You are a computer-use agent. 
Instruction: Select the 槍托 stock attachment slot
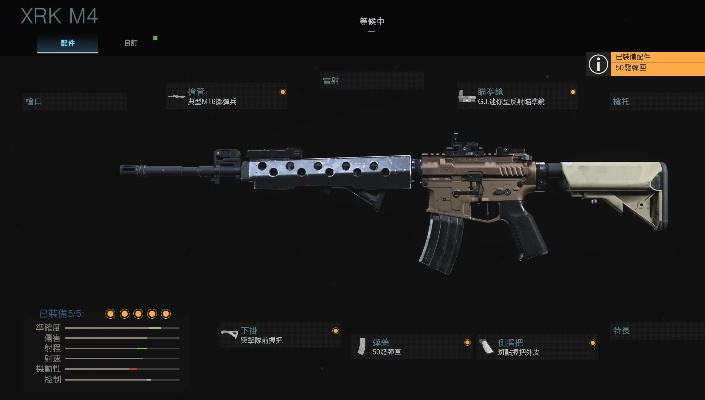pyautogui.click(x=656, y=101)
